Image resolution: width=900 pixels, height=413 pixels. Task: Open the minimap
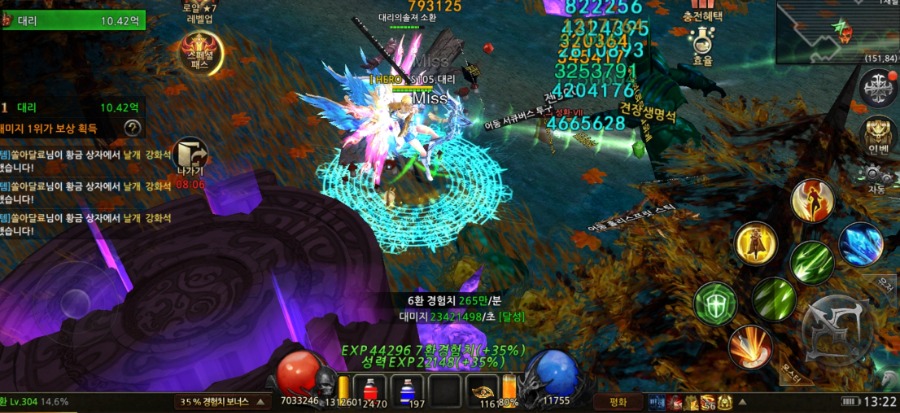pos(836,30)
